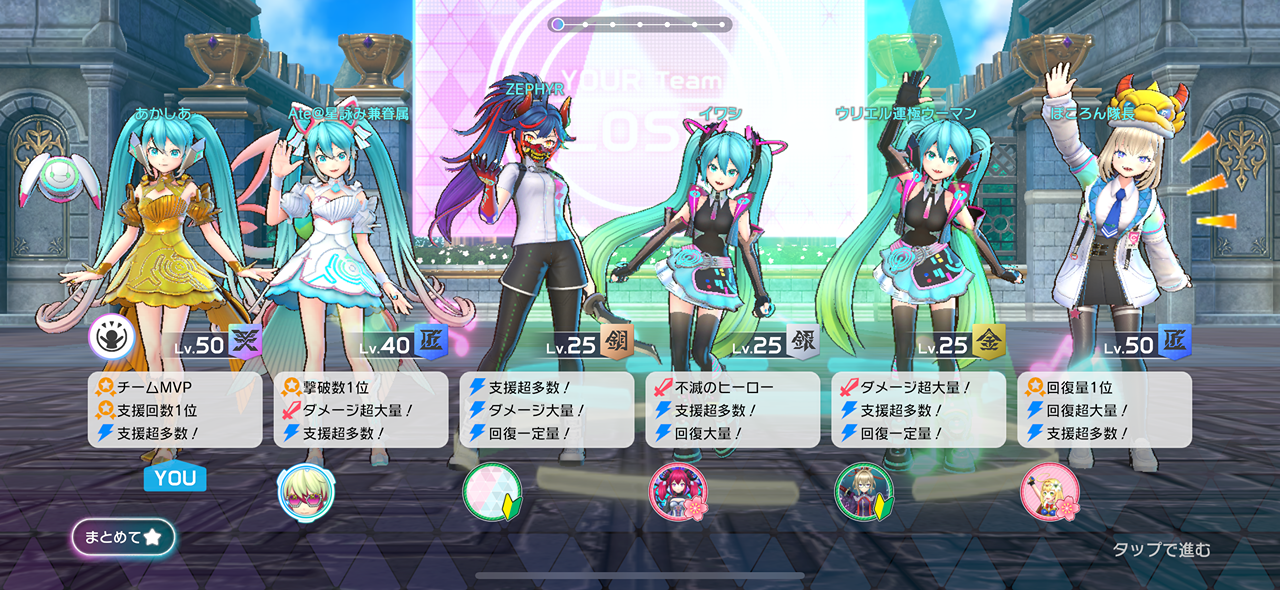Select ウリエル運極ウーマン's award panel starting with ダメージ超大量
Viewport: 1280px width, 590px height.
pyautogui.click(x=919, y=410)
